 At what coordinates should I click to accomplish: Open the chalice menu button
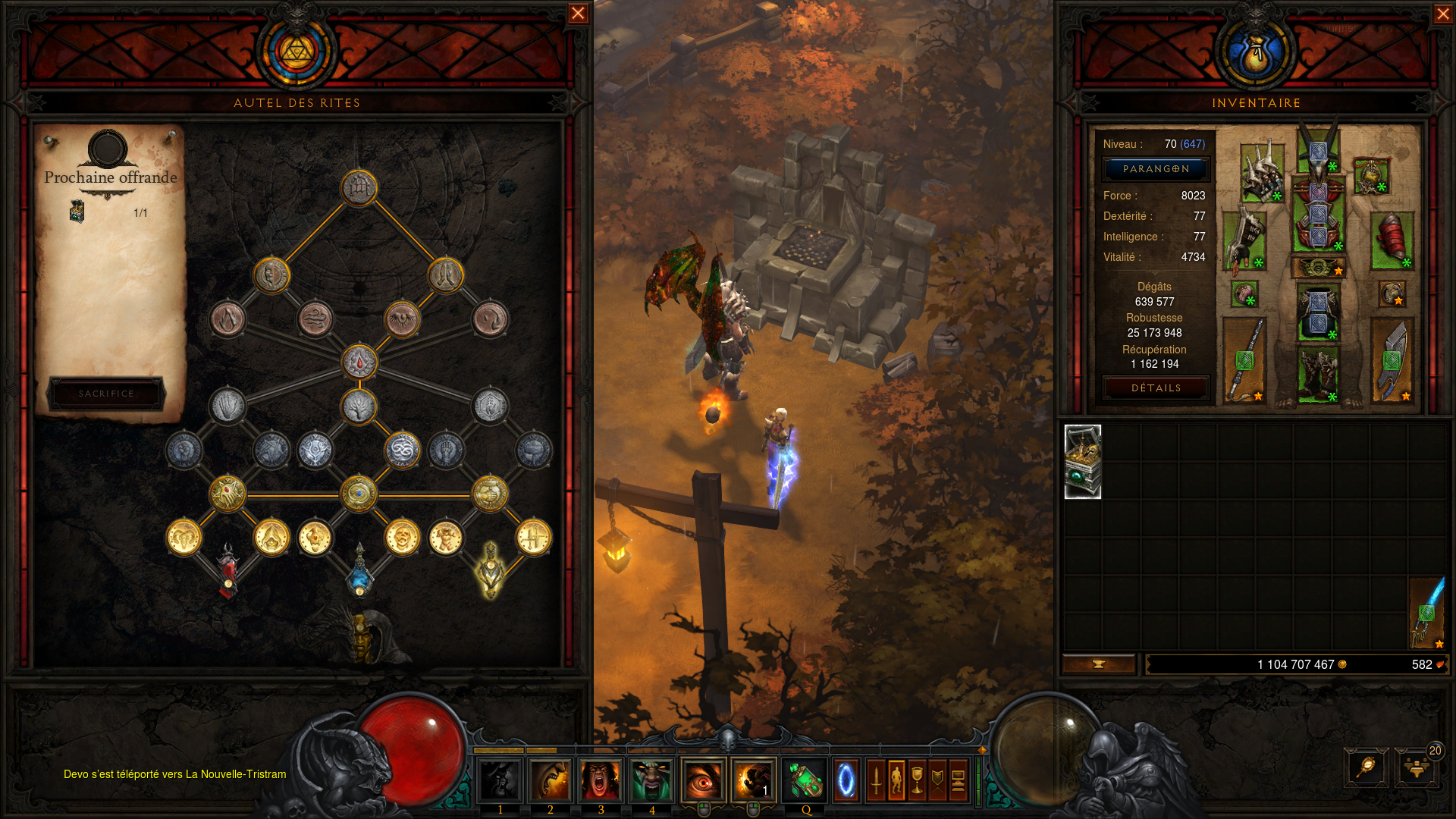(917, 780)
